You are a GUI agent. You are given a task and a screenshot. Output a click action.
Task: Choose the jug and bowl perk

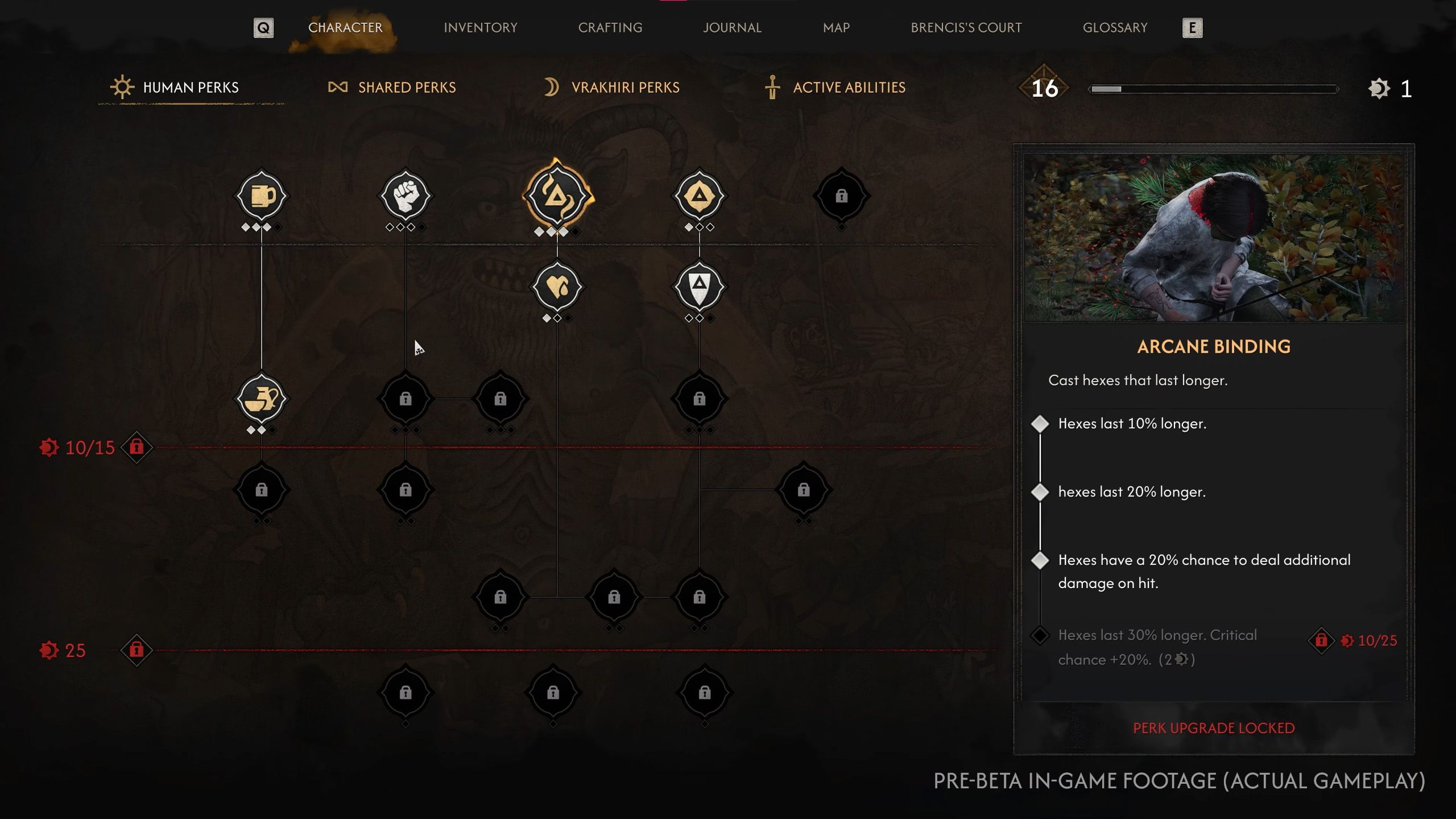point(262,399)
